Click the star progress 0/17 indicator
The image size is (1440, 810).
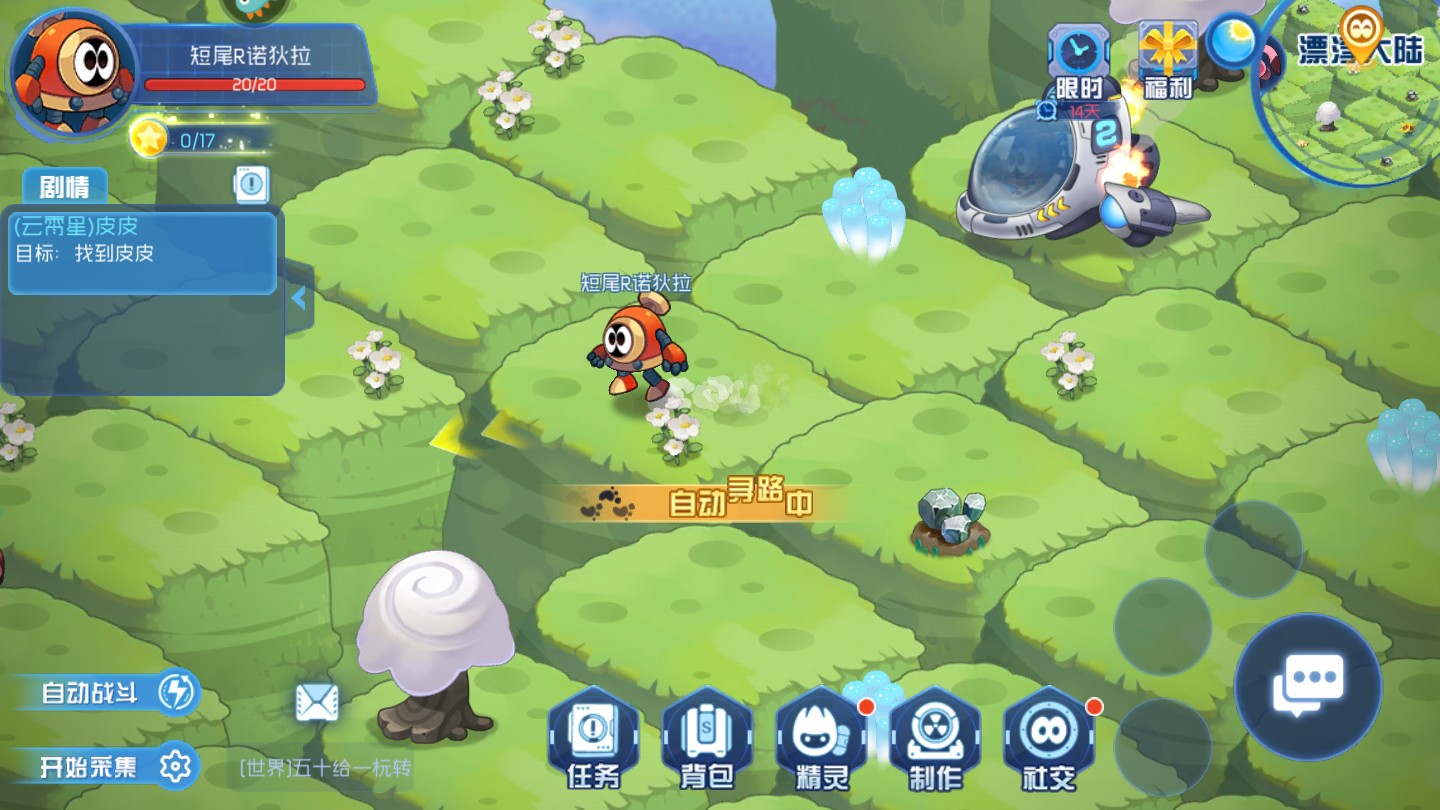[195, 141]
